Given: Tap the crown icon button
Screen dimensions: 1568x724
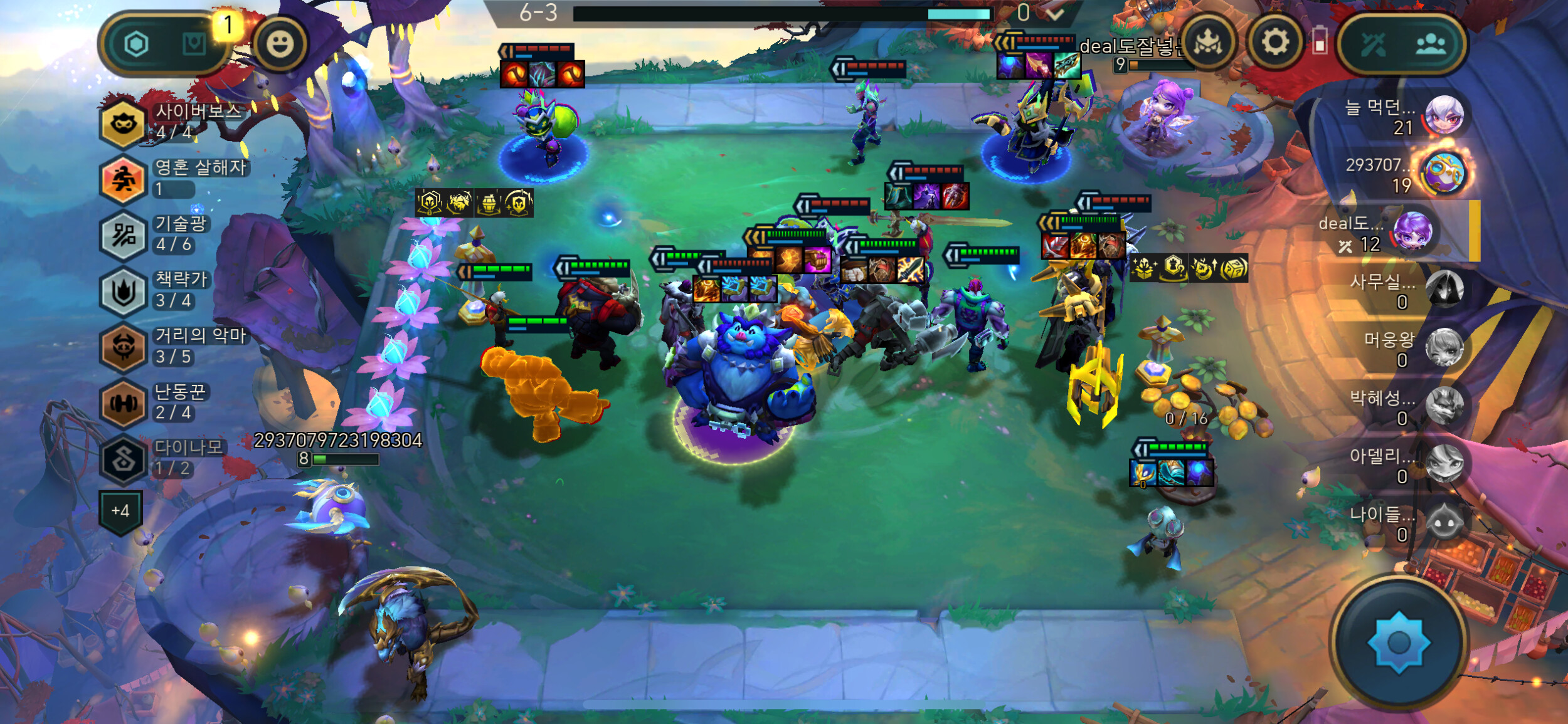Looking at the screenshot, I should tap(1207, 43).
